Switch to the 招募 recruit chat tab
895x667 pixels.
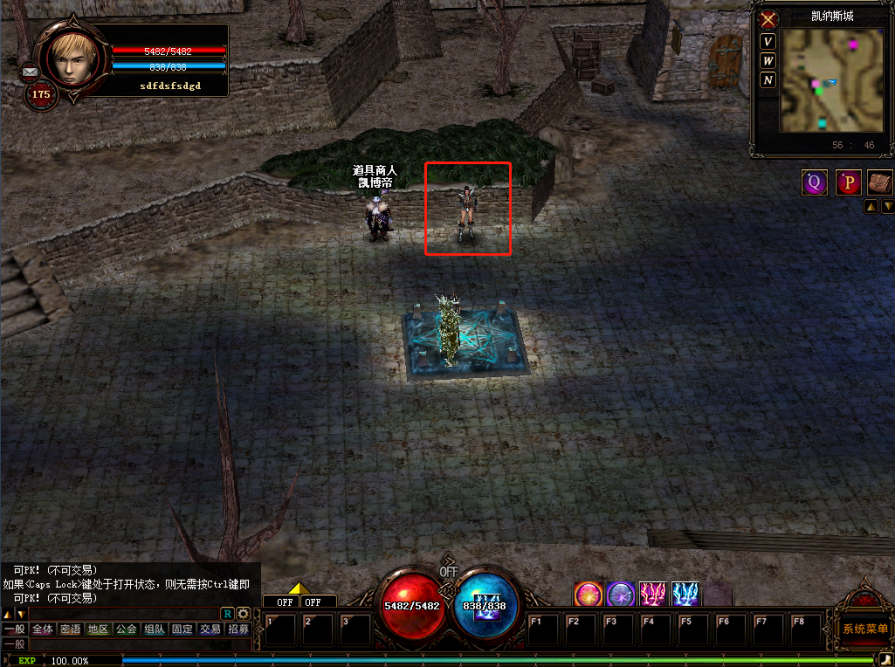click(238, 630)
